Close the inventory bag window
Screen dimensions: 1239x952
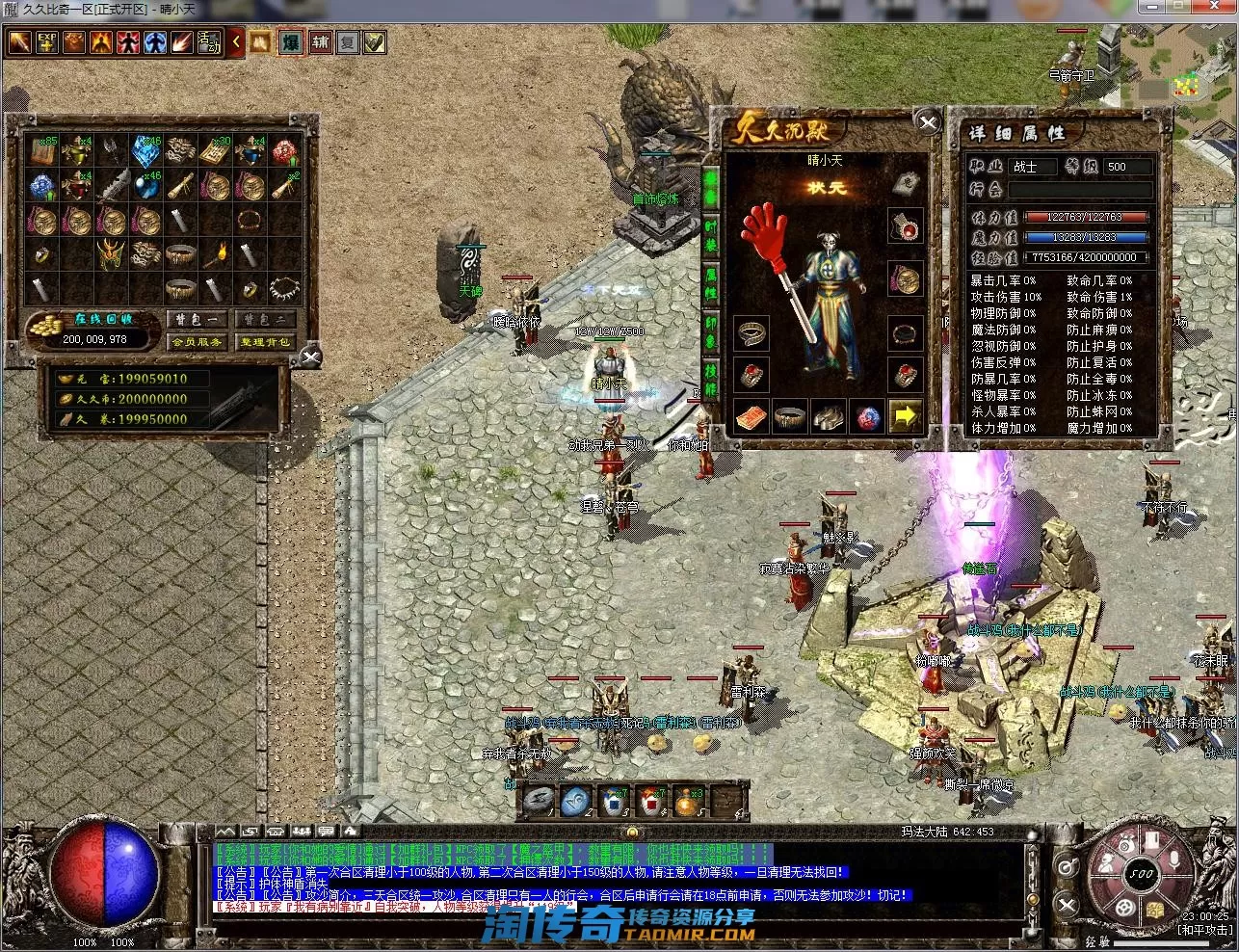(x=310, y=358)
